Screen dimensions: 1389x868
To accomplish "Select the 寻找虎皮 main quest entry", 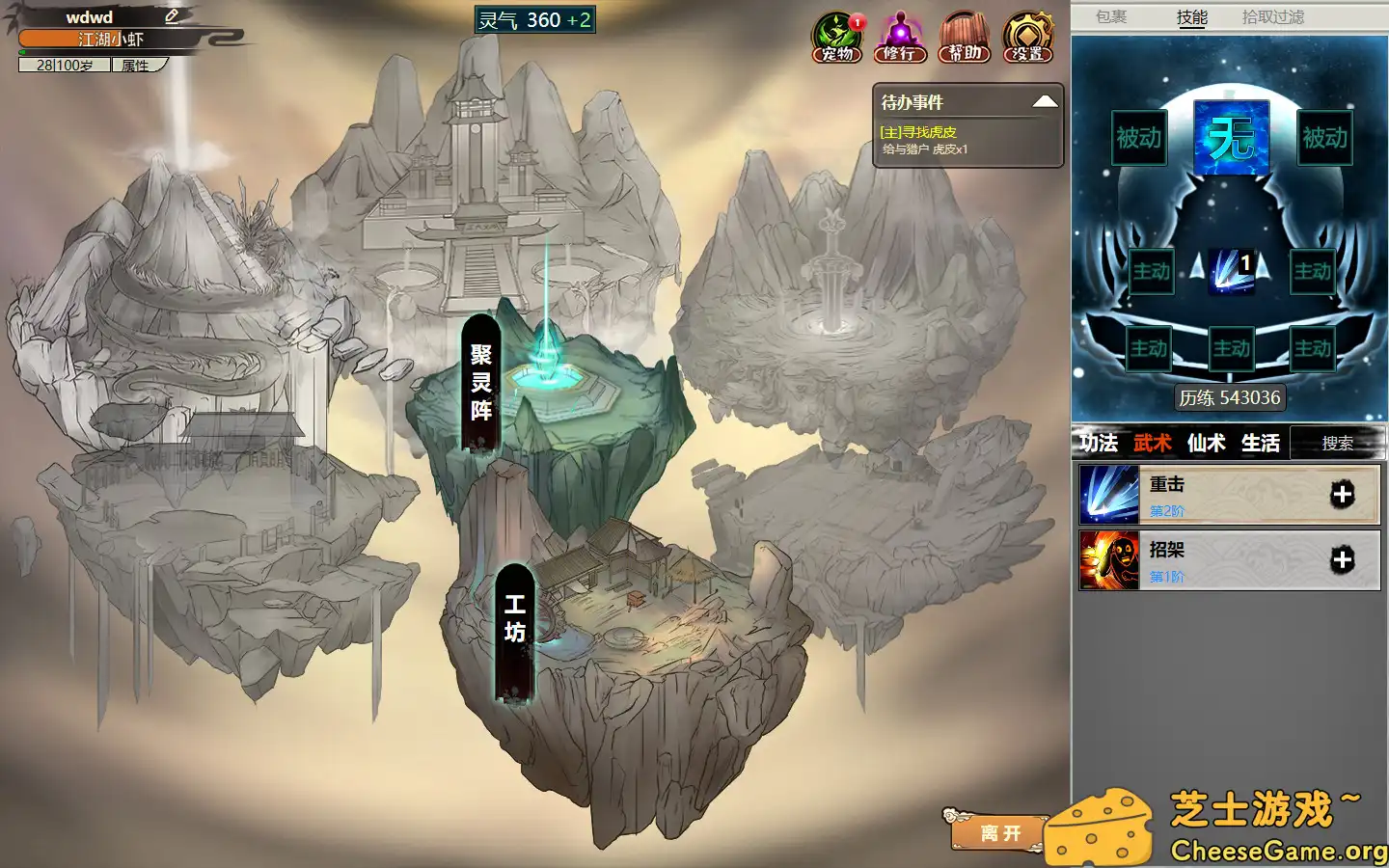I will coord(918,132).
